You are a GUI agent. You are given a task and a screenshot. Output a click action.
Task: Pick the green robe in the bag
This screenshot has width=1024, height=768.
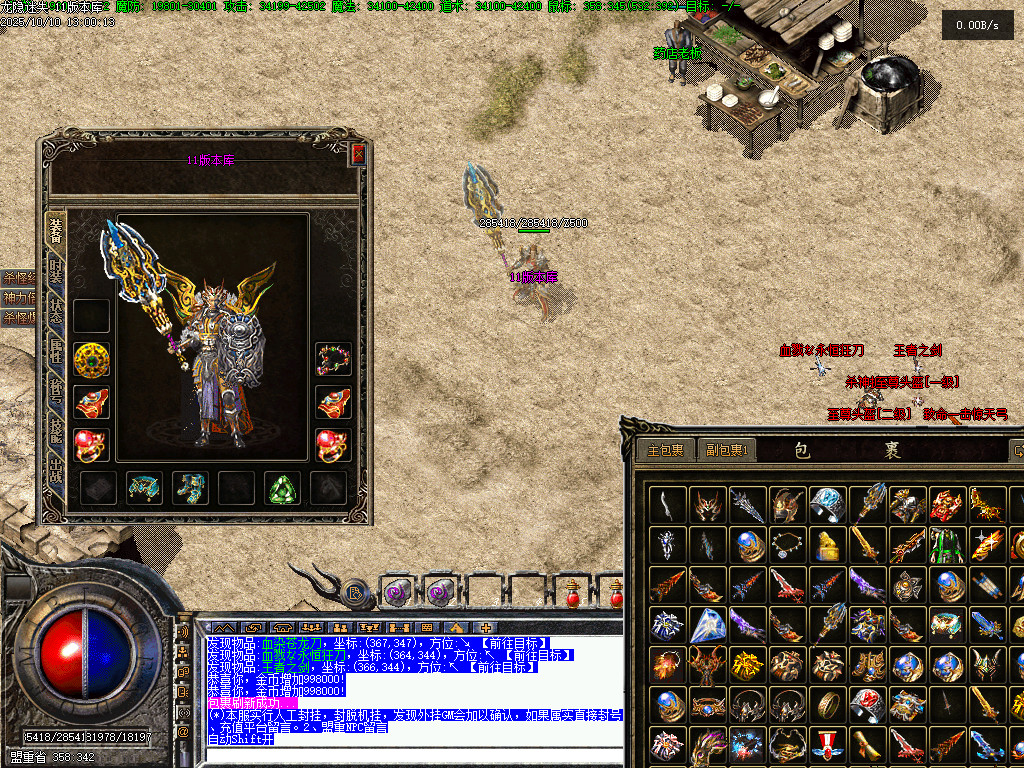coord(947,545)
